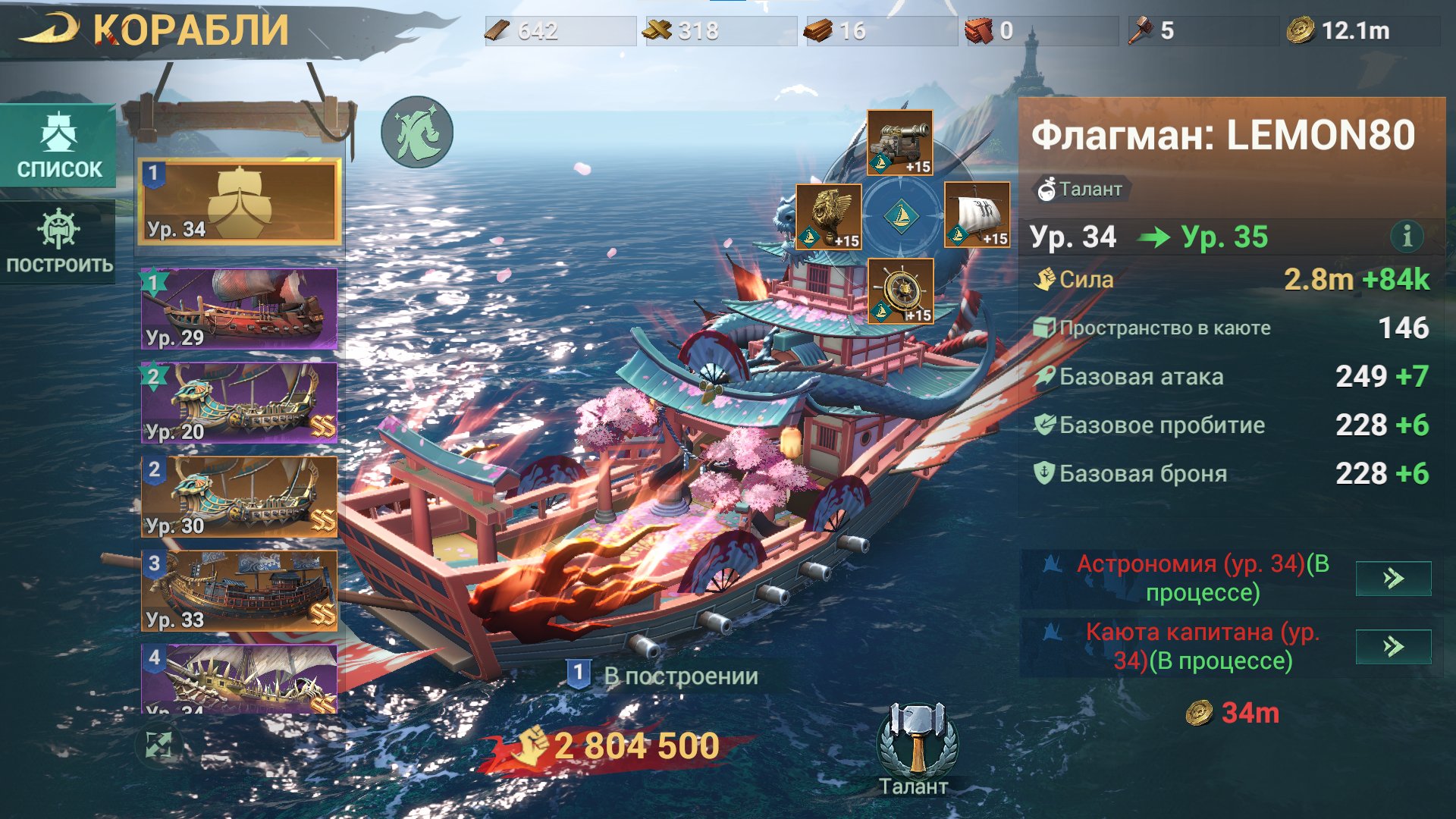Click the Талант tag under flagship name
This screenshot has width=1456, height=819.
(1081, 189)
